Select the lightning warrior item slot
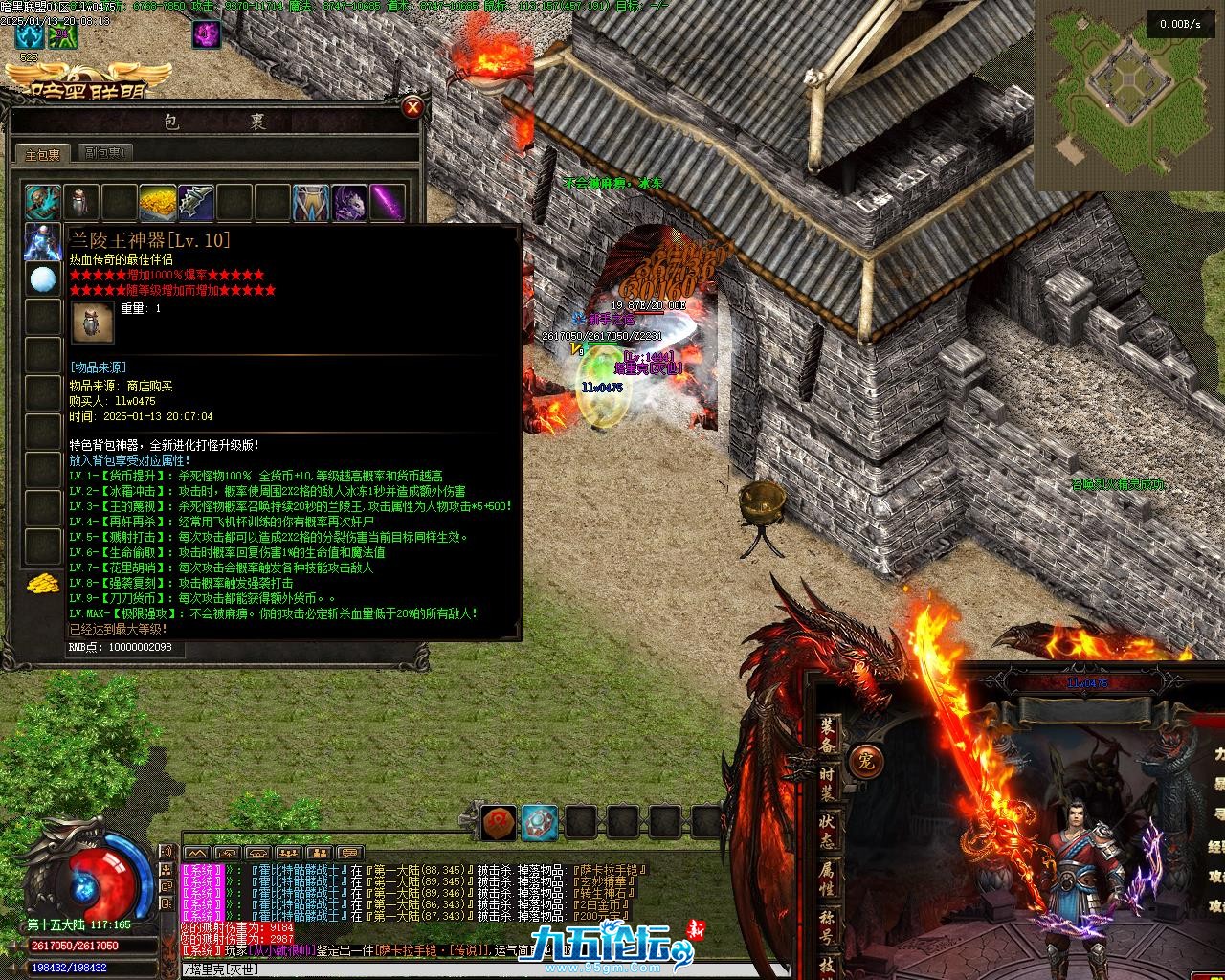The image size is (1225, 980). coord(42,241)
